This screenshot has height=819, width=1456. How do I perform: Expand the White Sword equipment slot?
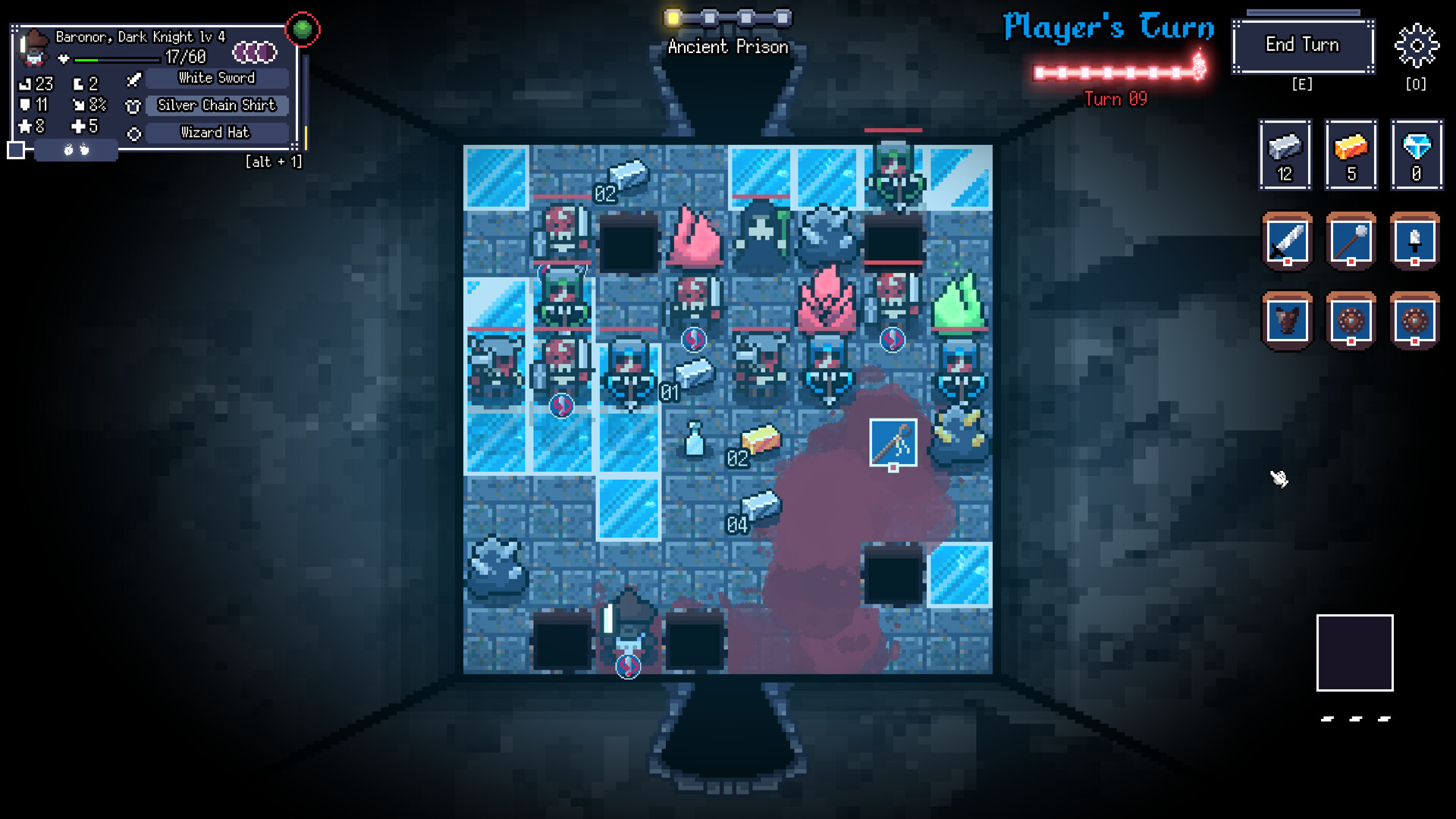pos(216,77)
